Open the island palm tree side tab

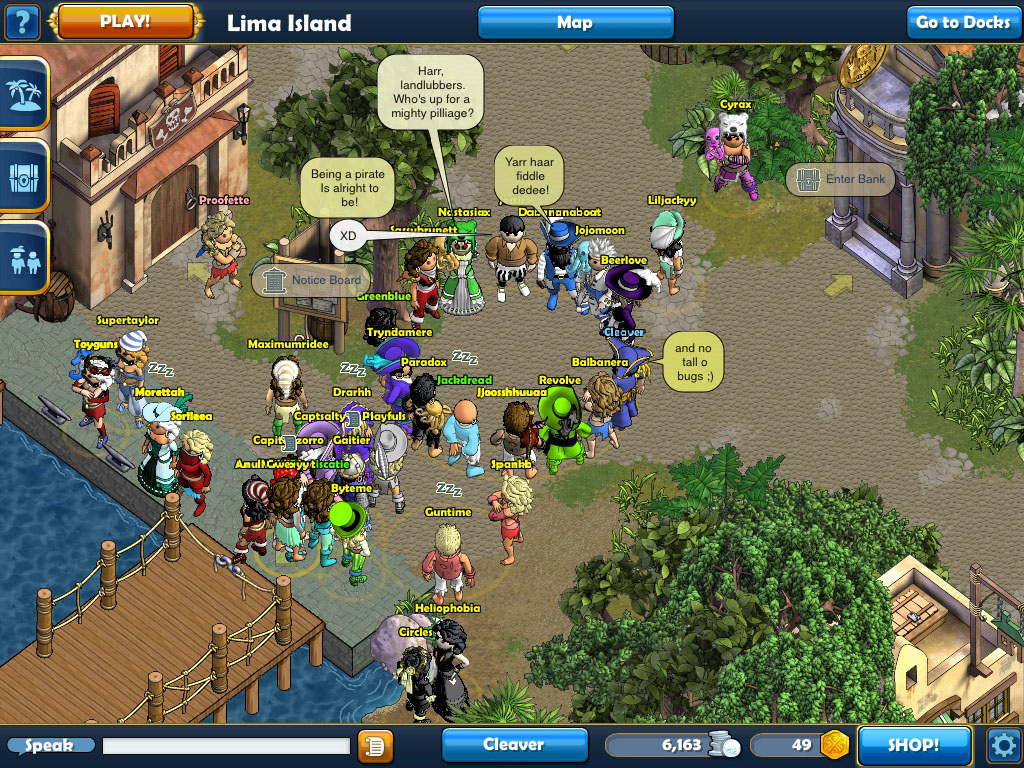pos(23,94)
